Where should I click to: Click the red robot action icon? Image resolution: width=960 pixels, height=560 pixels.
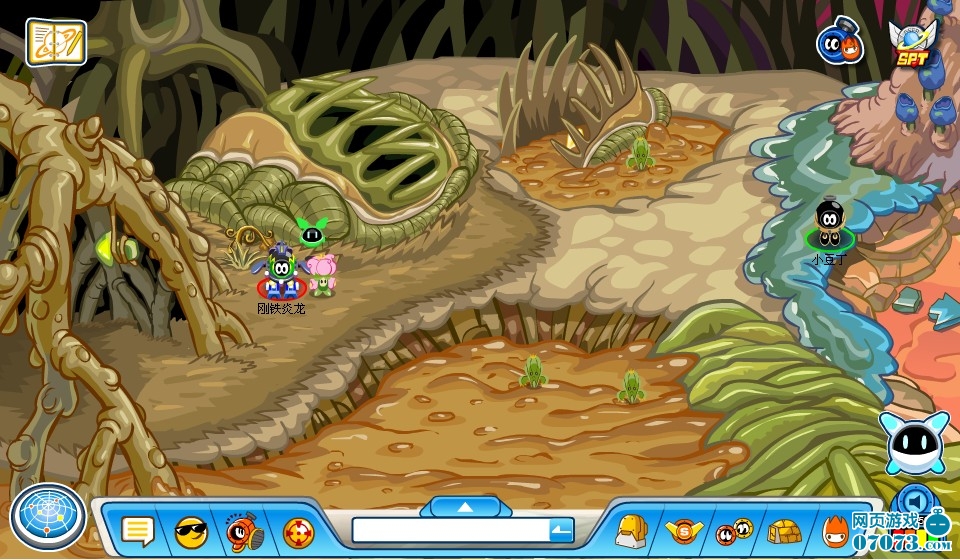(243, 530)
